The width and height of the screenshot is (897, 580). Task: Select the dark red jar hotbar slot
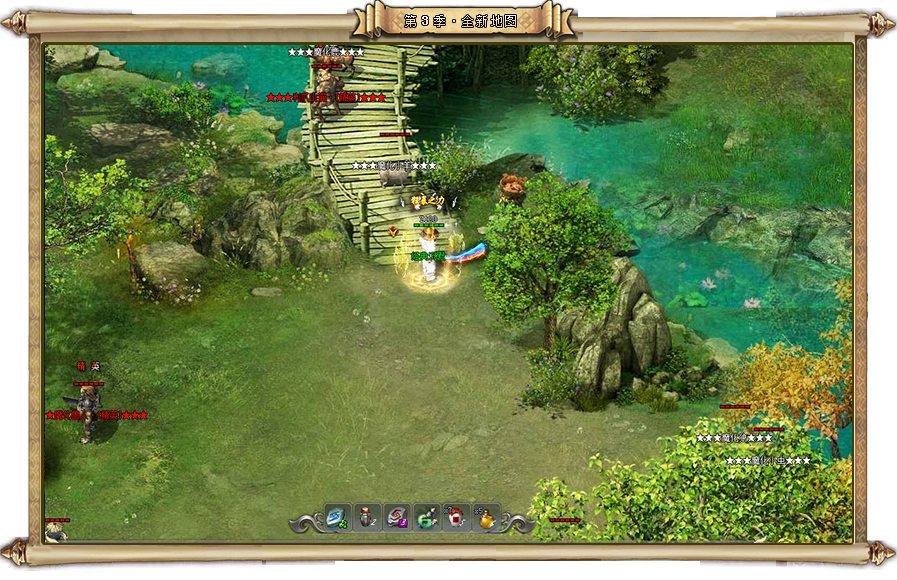368,517
